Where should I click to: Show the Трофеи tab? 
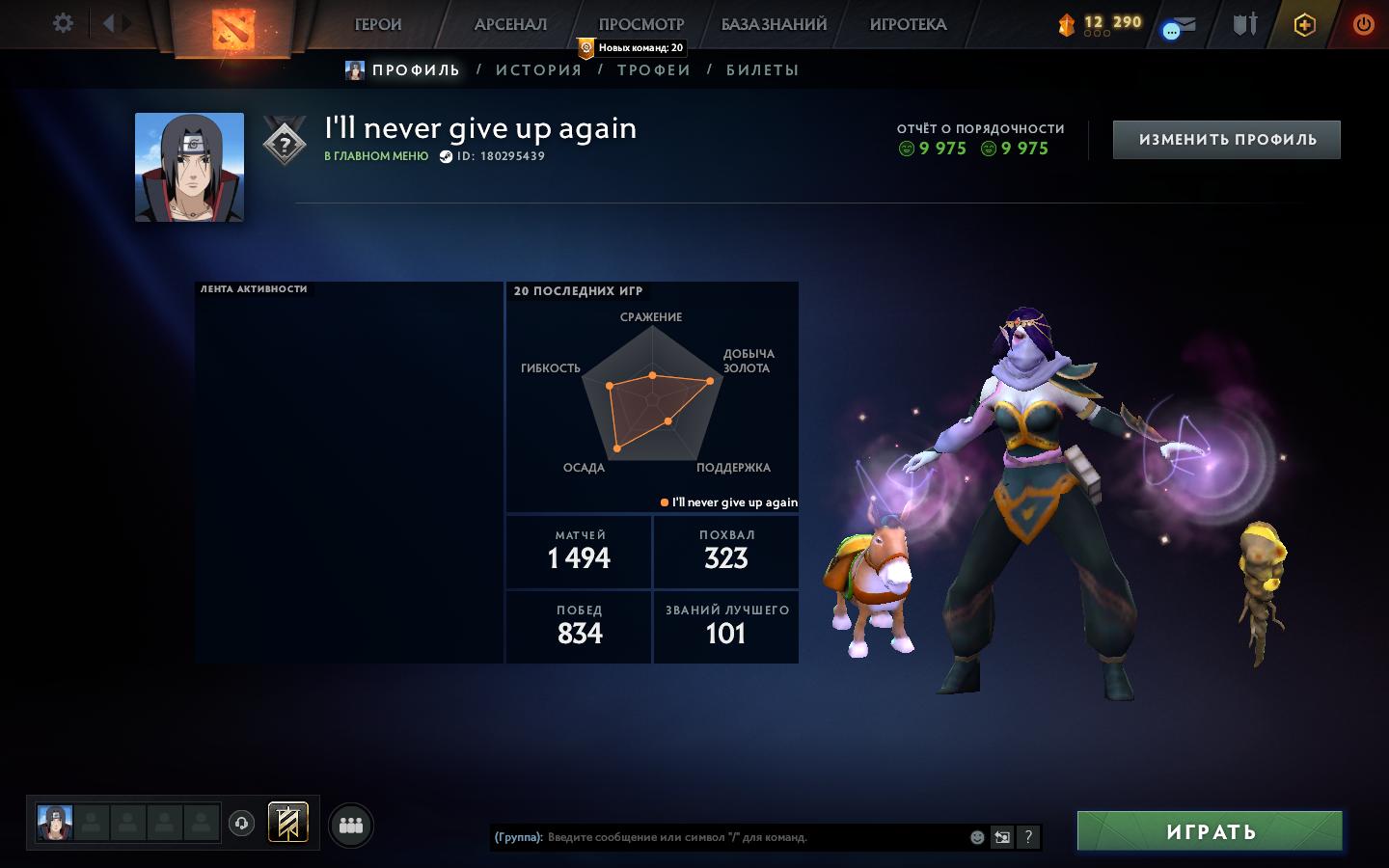point(654,69)
